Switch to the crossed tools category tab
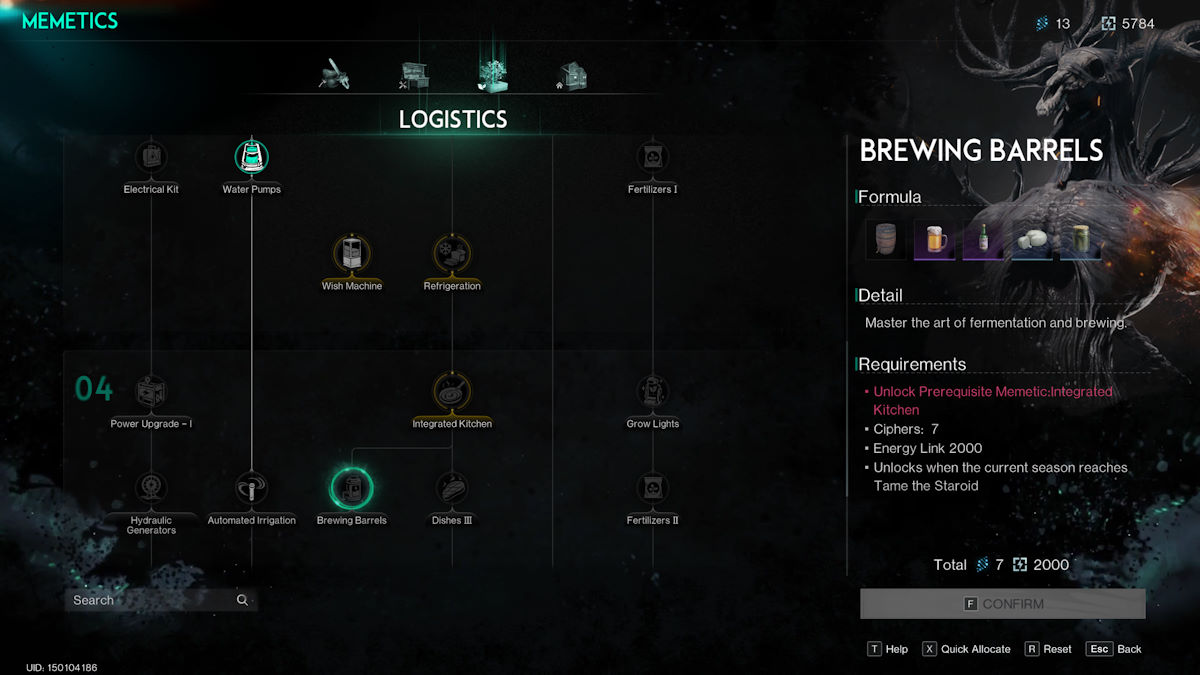 [x=333, y=75]
